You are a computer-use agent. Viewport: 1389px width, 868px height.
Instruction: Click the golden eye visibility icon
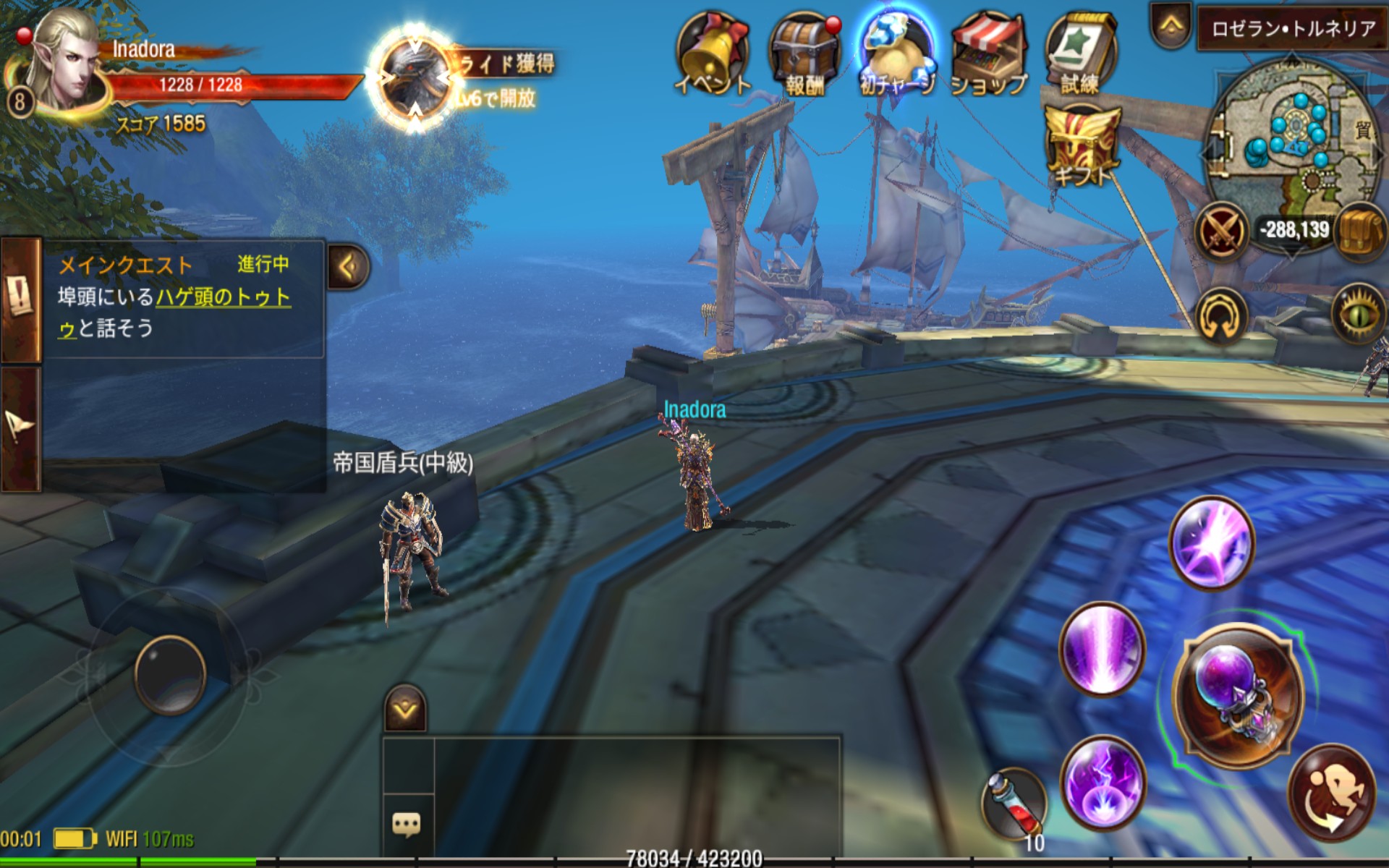tap(1358, 313)
